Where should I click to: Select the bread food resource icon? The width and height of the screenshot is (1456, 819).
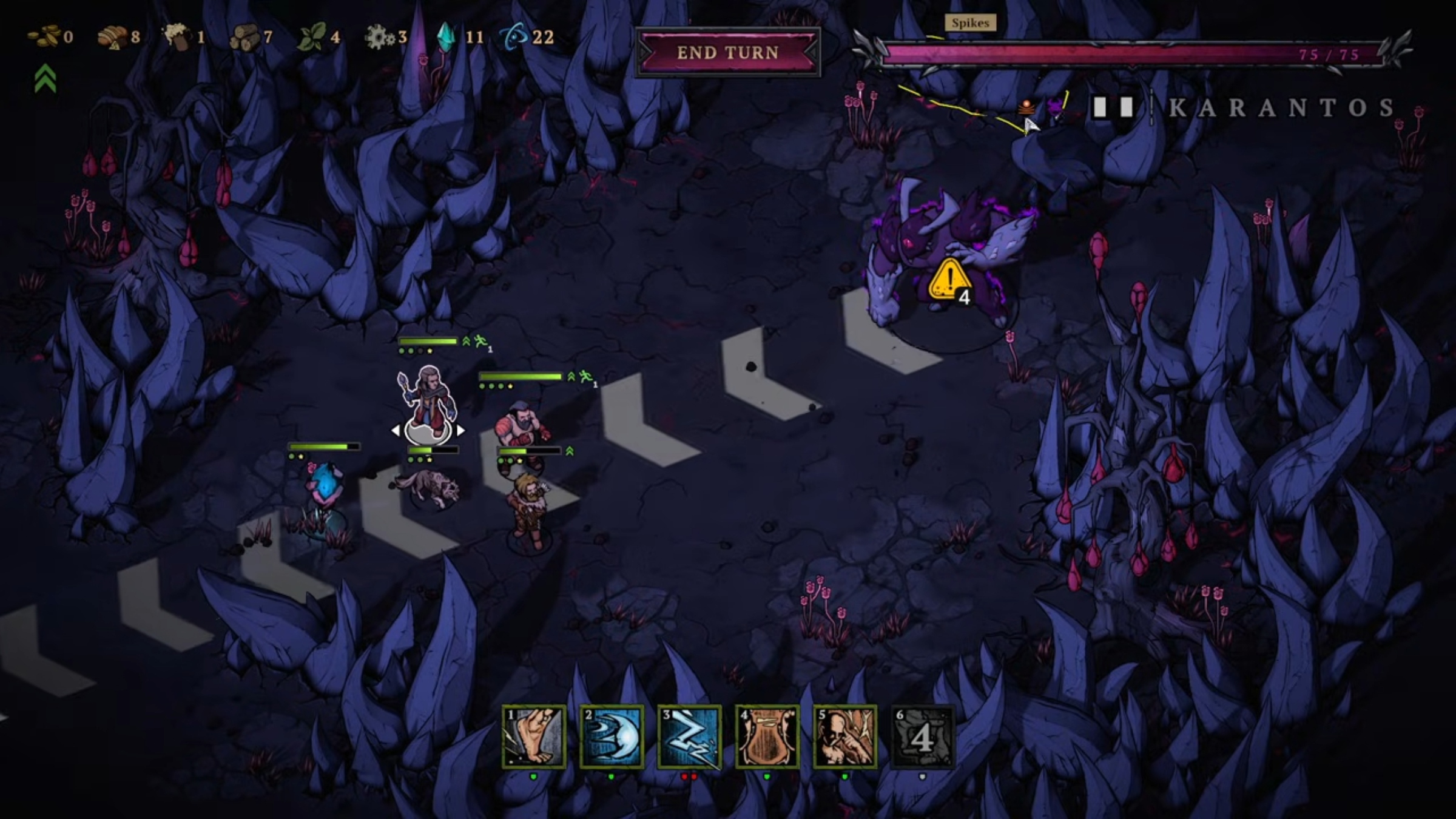tap(112, 37)
